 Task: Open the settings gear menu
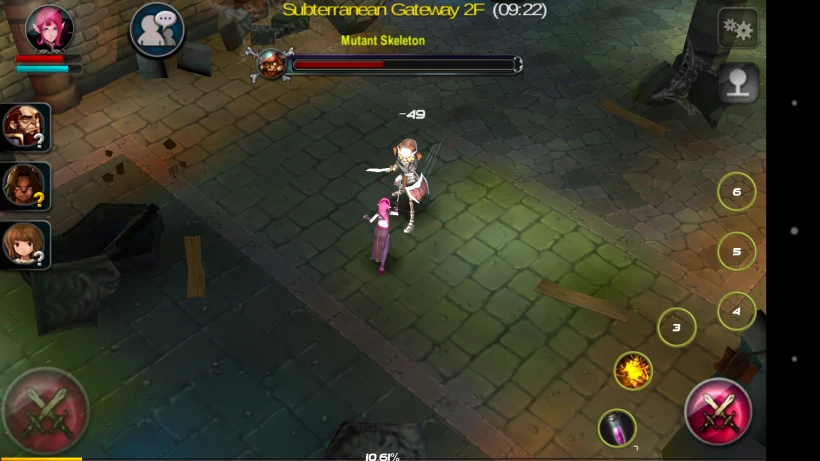click(738, 28)
